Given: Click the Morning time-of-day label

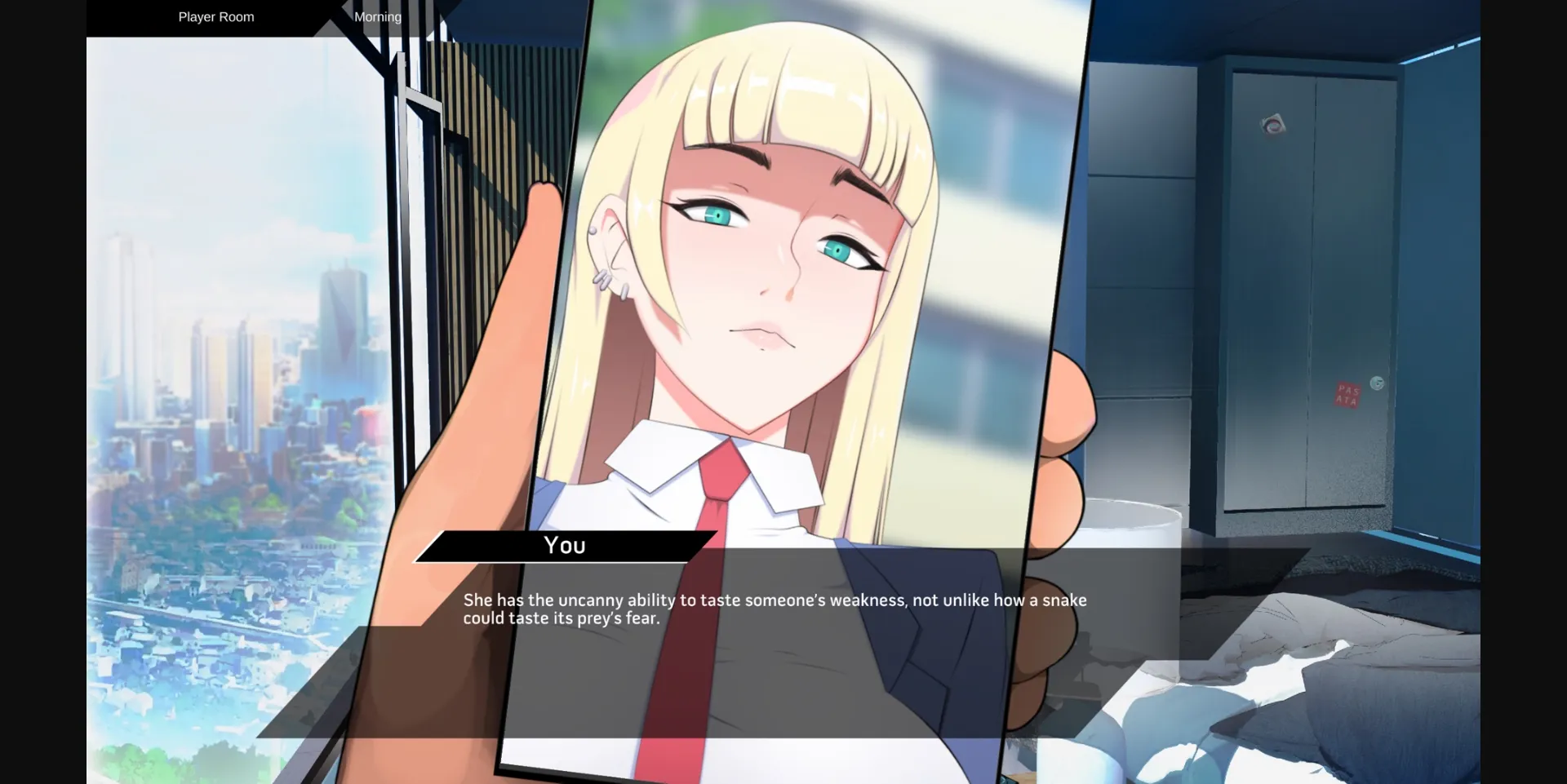Looking at the screenshot, I should [x=377, y=16].
